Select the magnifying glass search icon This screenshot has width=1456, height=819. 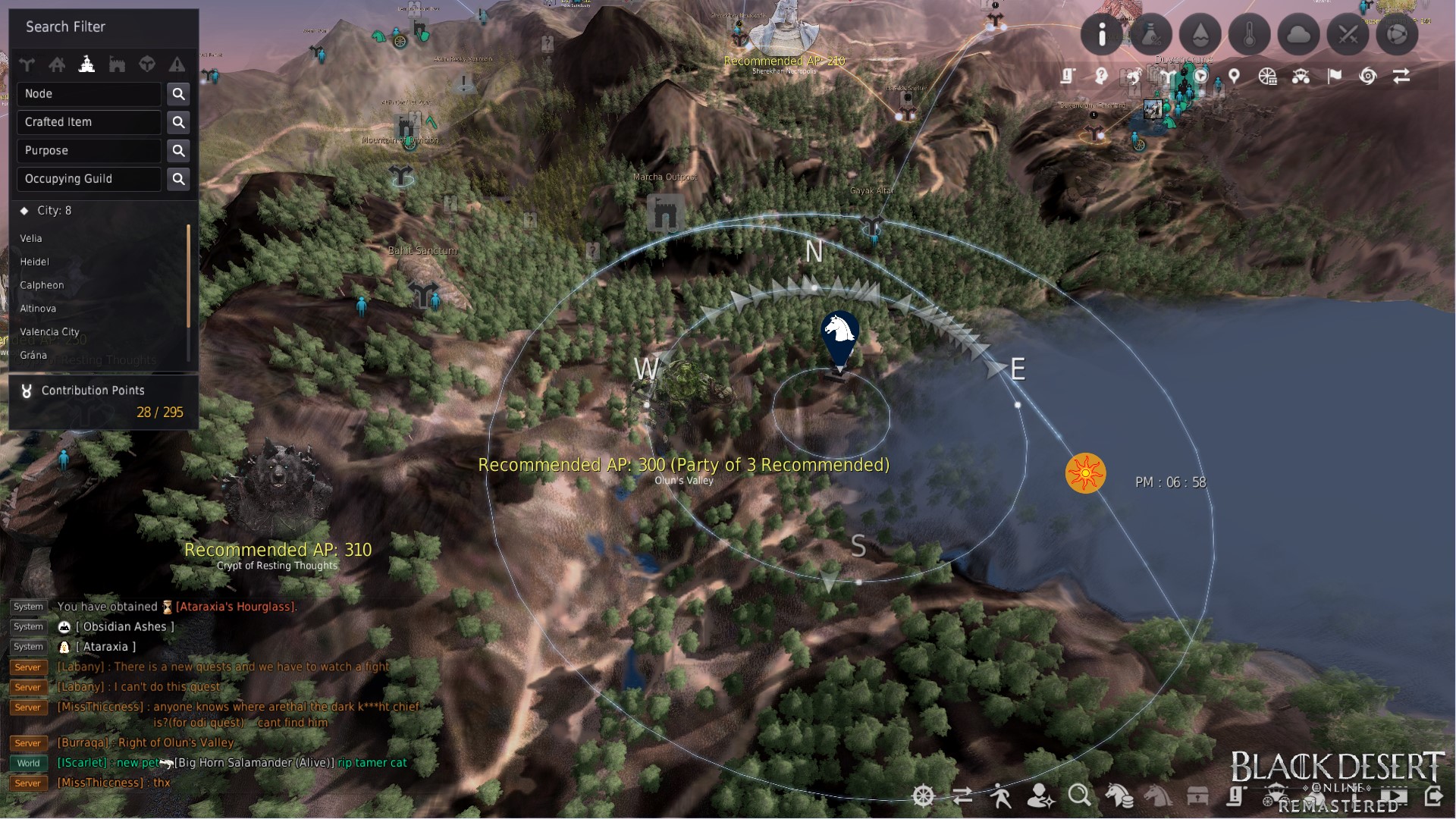[x=1078, y=796]
